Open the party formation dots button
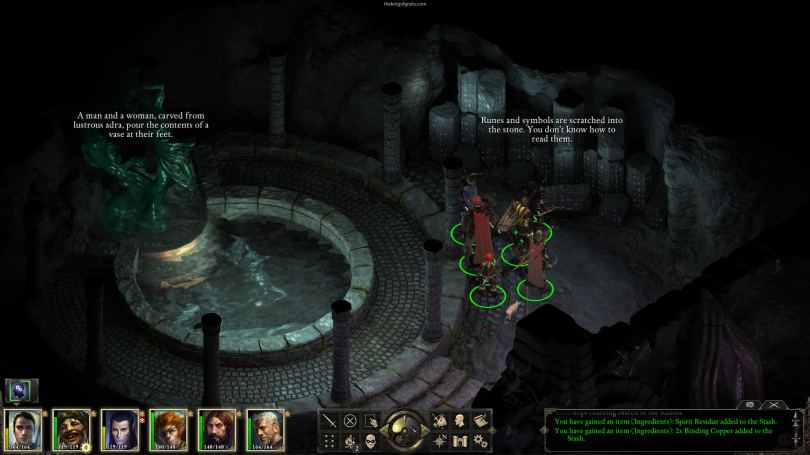 [330, 441]
